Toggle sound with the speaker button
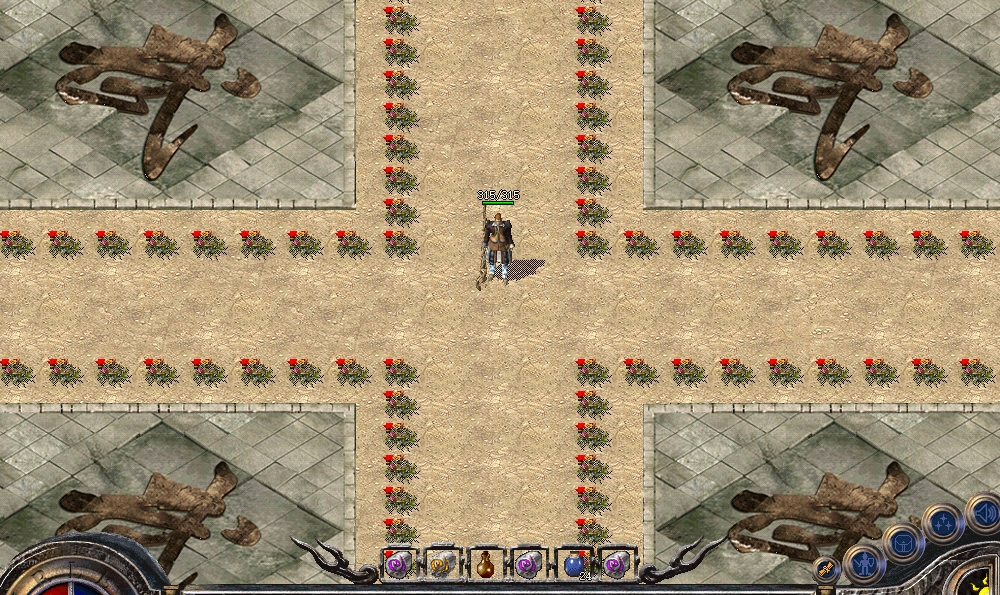Screen dimensions: 1000x595 (983, 515)
